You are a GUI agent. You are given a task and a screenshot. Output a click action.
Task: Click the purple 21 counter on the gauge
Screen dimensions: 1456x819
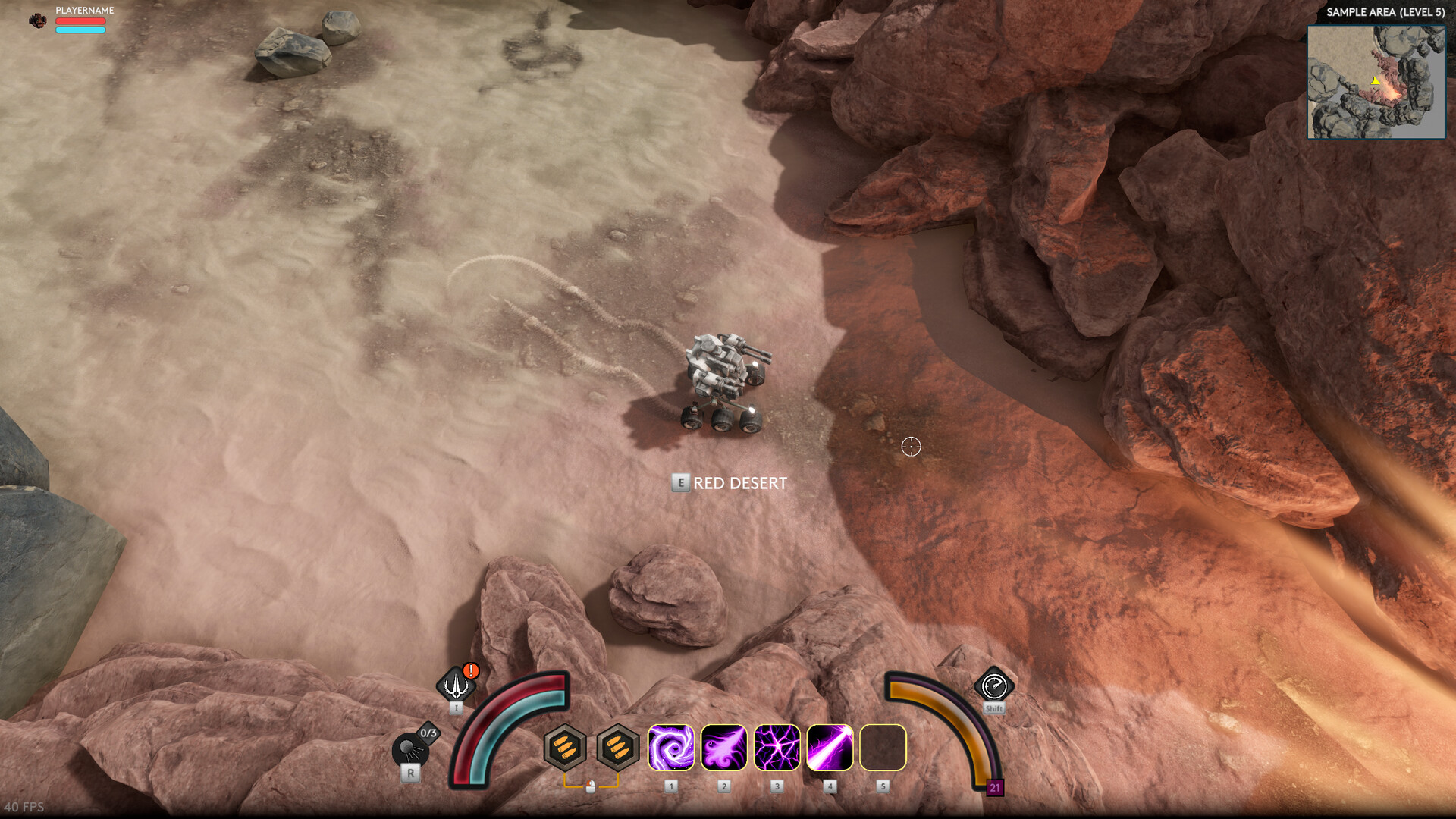(x=994, y=787)
